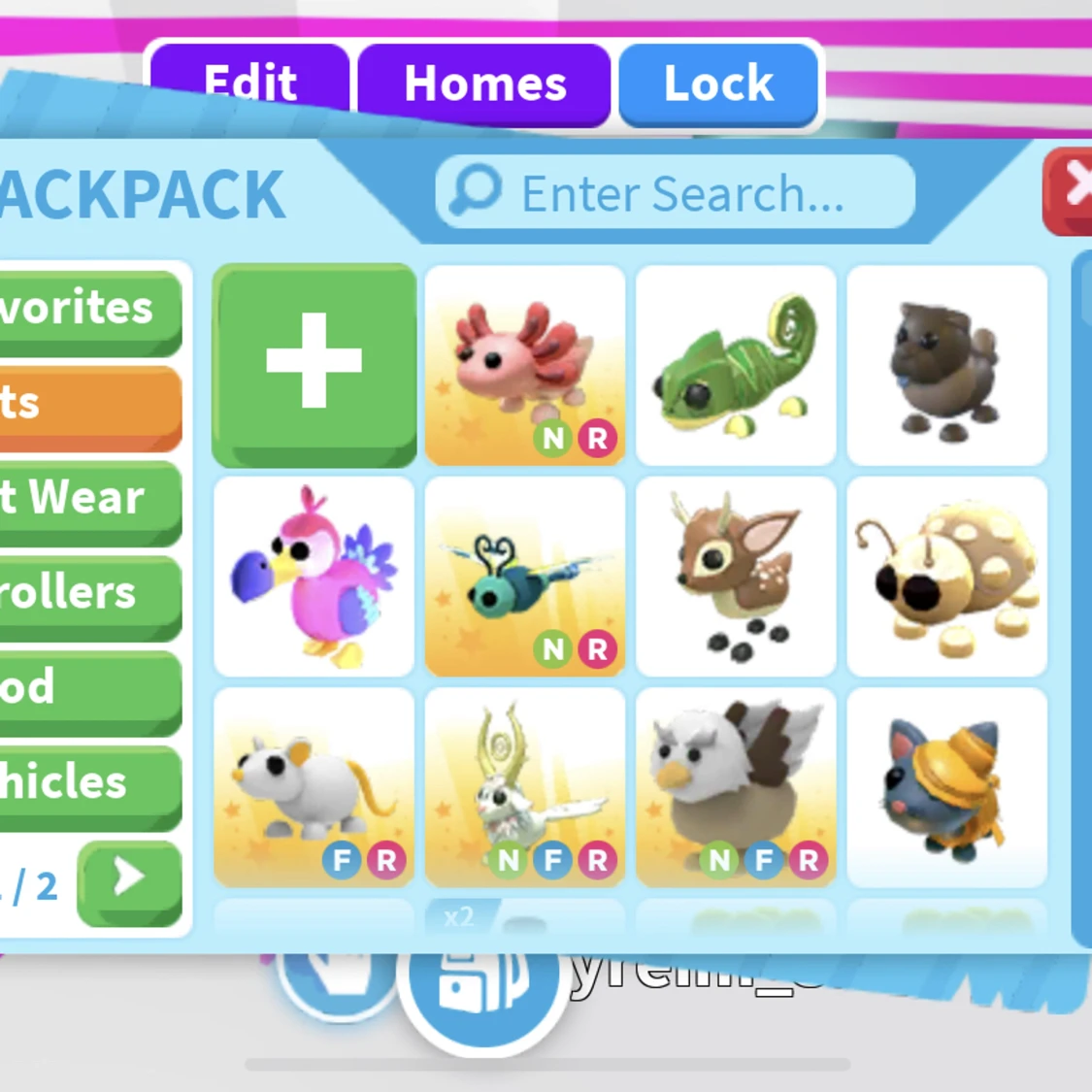
Task: Choose the pink dodo bird pet
Action: tap(314, 577)
